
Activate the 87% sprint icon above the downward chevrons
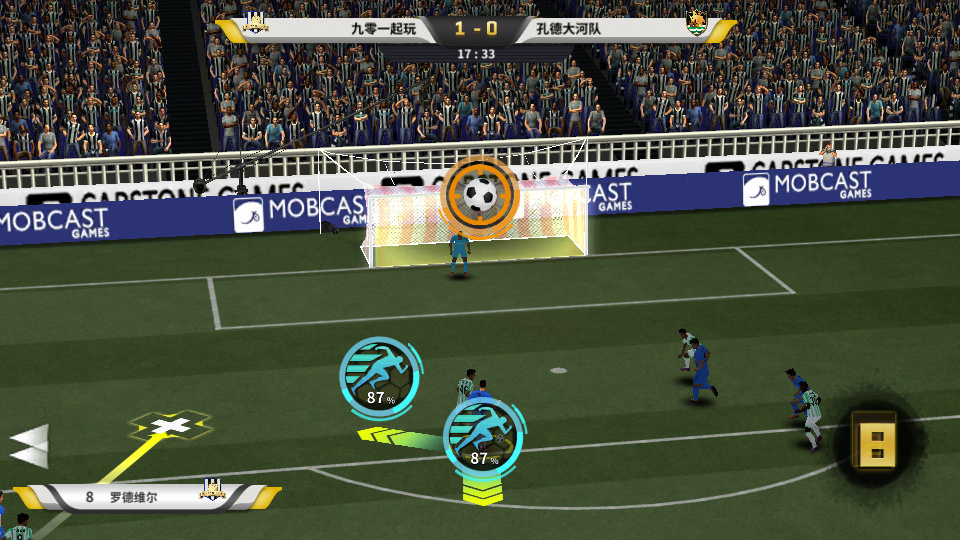coord(484,436)
